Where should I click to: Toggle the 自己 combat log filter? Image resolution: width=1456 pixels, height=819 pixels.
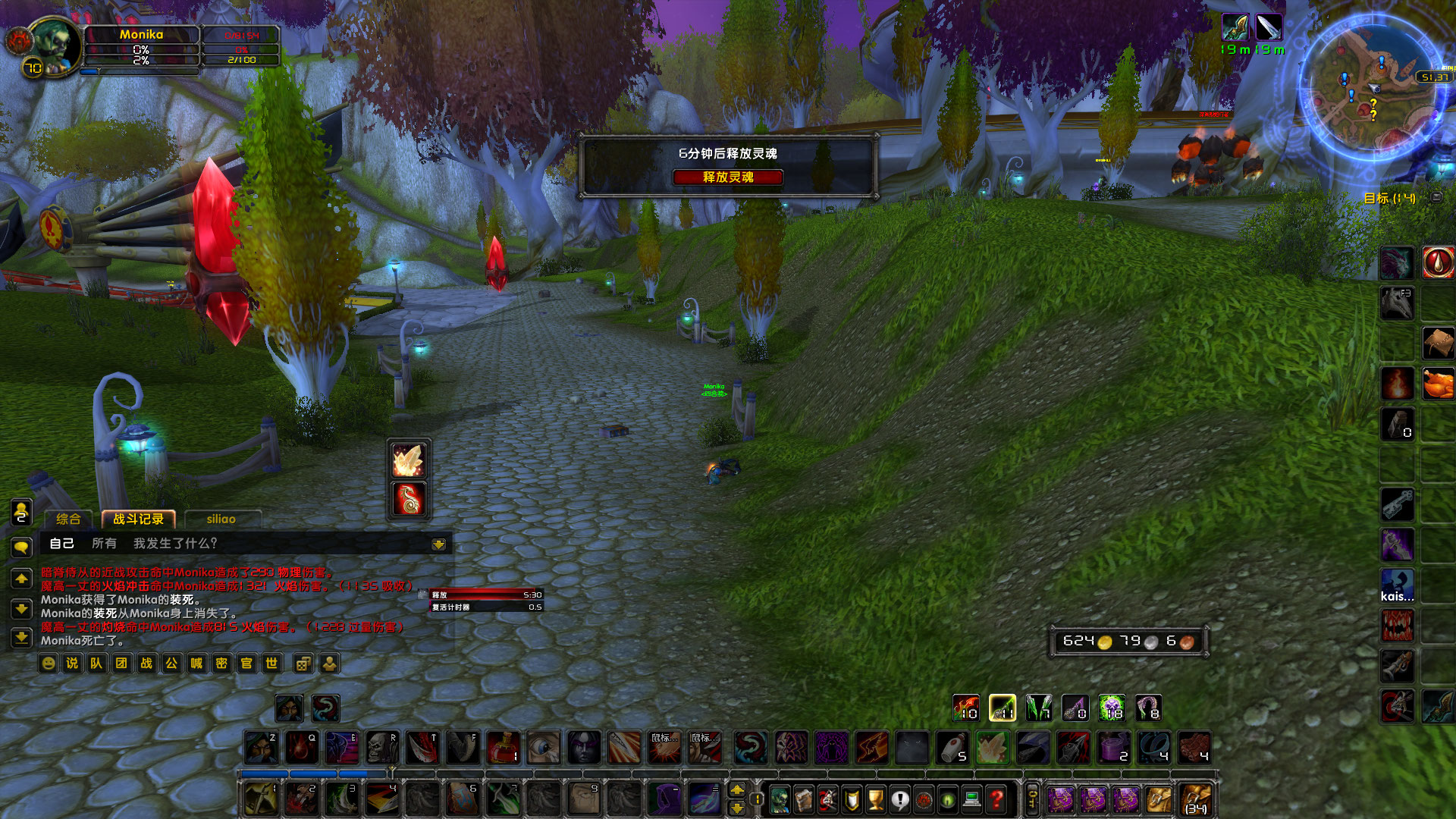[62, 543]
